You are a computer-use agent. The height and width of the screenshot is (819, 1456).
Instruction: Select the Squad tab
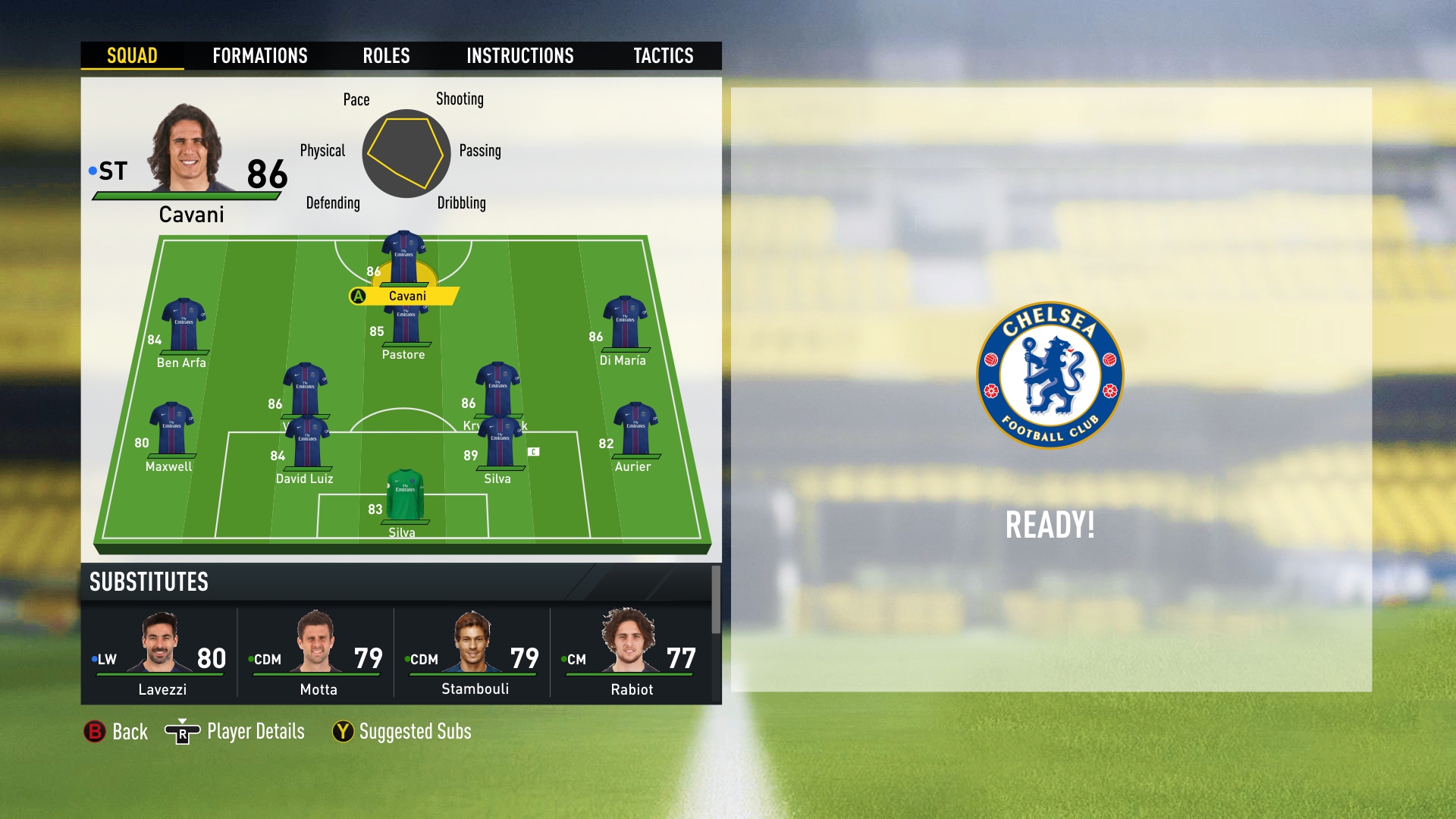click(132, 55)
